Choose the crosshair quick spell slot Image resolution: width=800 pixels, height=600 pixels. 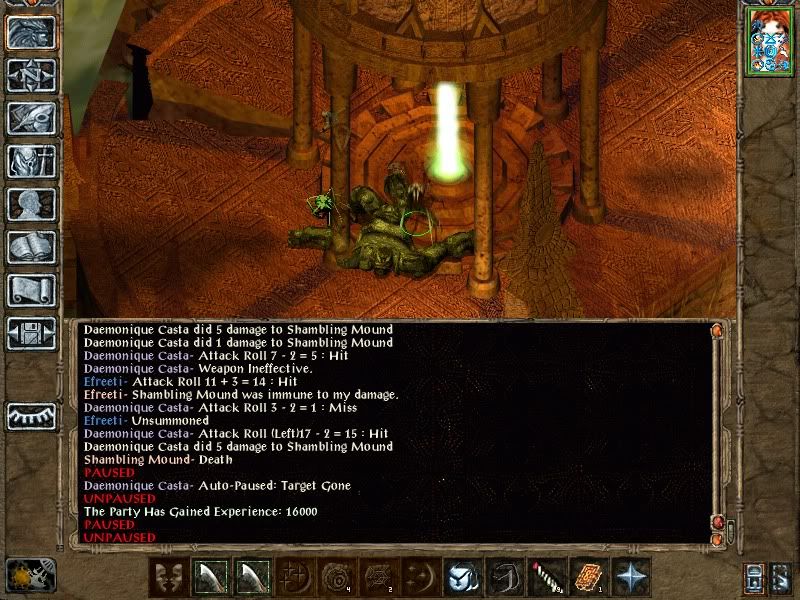(294, 577)
